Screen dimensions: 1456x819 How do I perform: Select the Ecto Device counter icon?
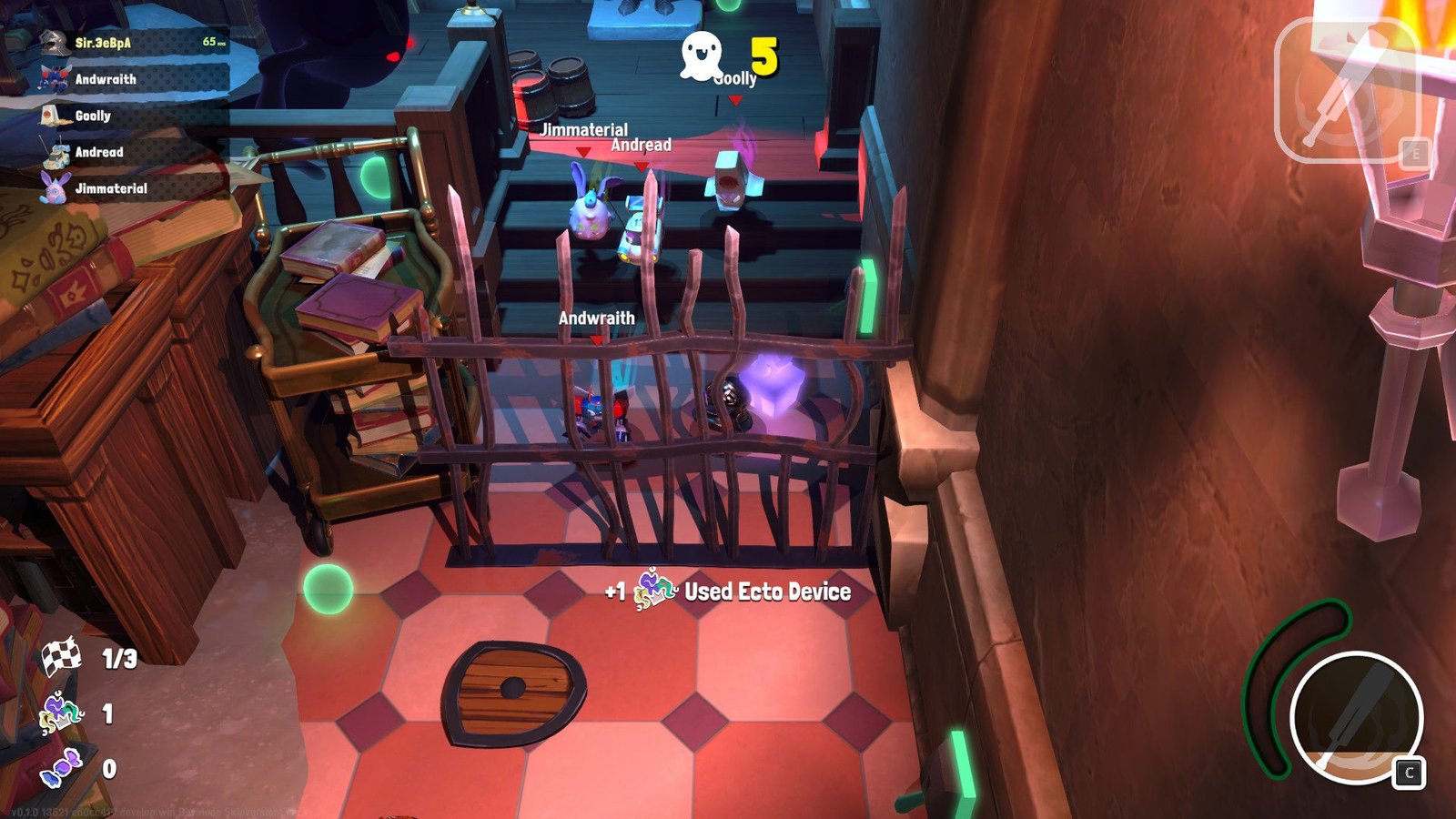pyautogui.click(x=60, y=713)
